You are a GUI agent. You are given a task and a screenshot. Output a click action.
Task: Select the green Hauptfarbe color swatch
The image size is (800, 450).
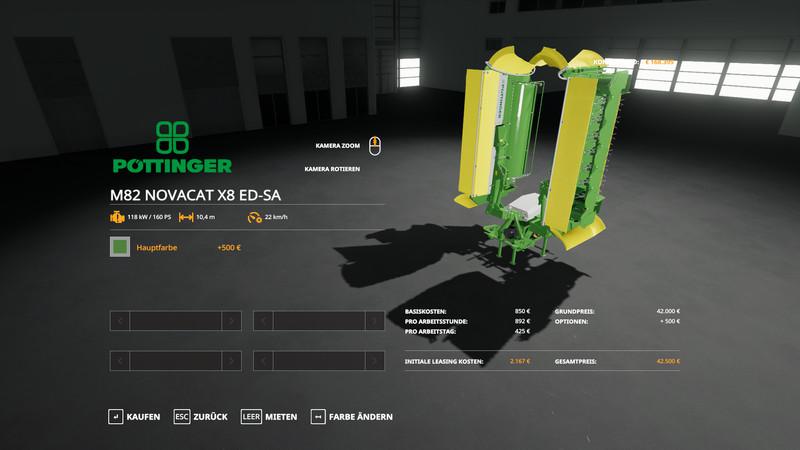(x=121, y=246)
